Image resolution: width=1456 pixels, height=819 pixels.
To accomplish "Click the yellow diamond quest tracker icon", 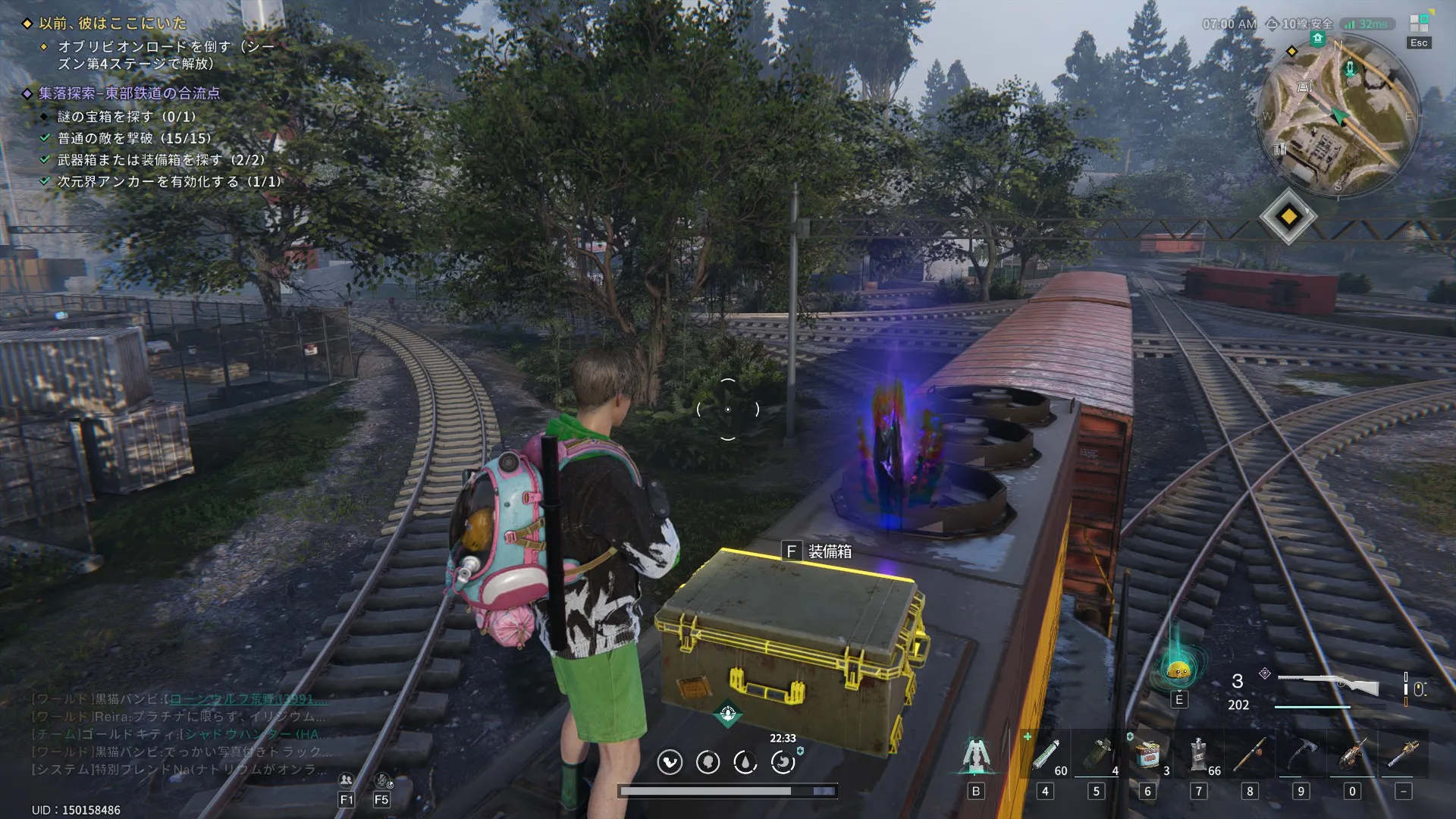I will [1288, 217].
